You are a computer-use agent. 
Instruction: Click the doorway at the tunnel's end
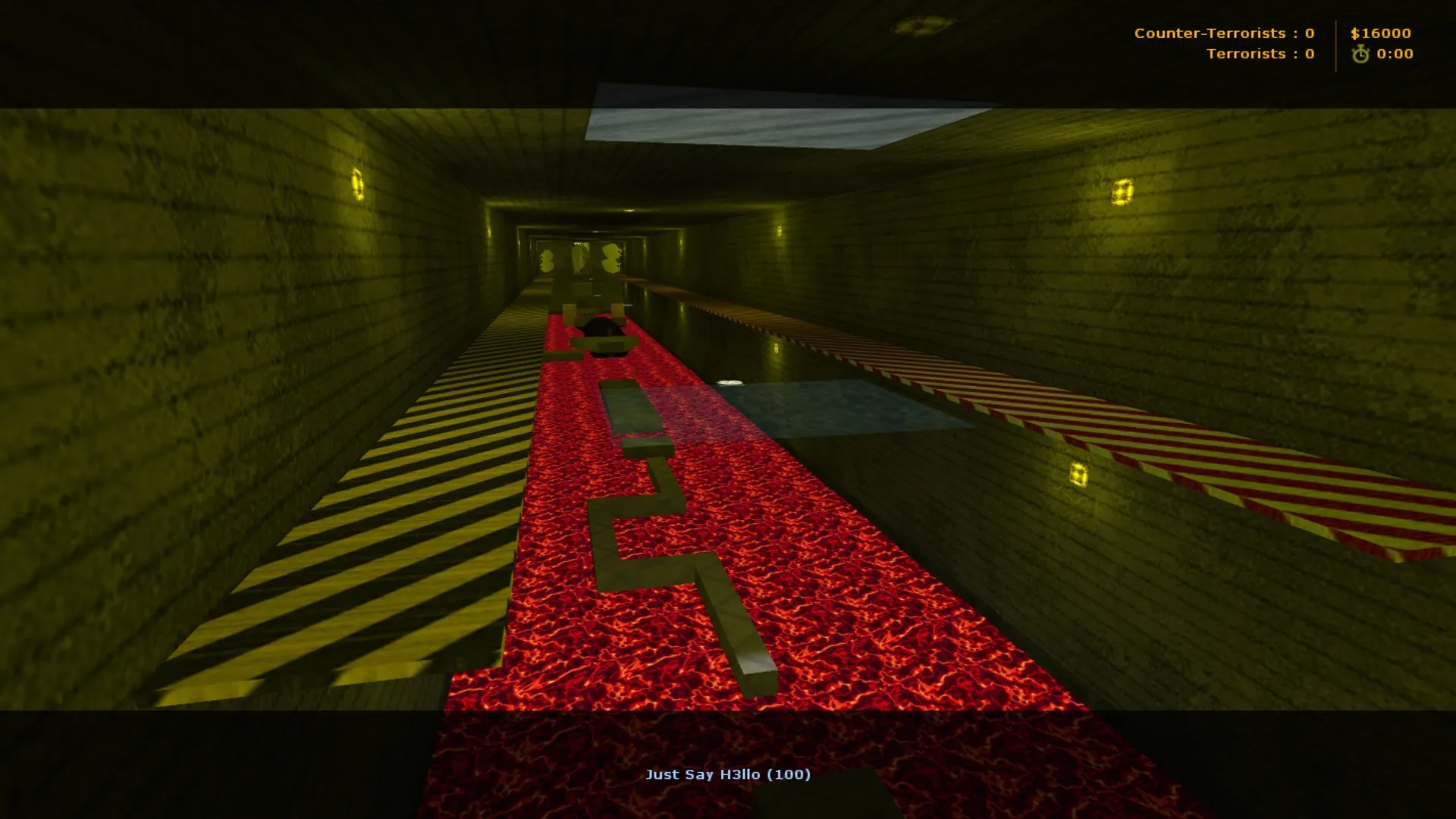coord(578,258)
